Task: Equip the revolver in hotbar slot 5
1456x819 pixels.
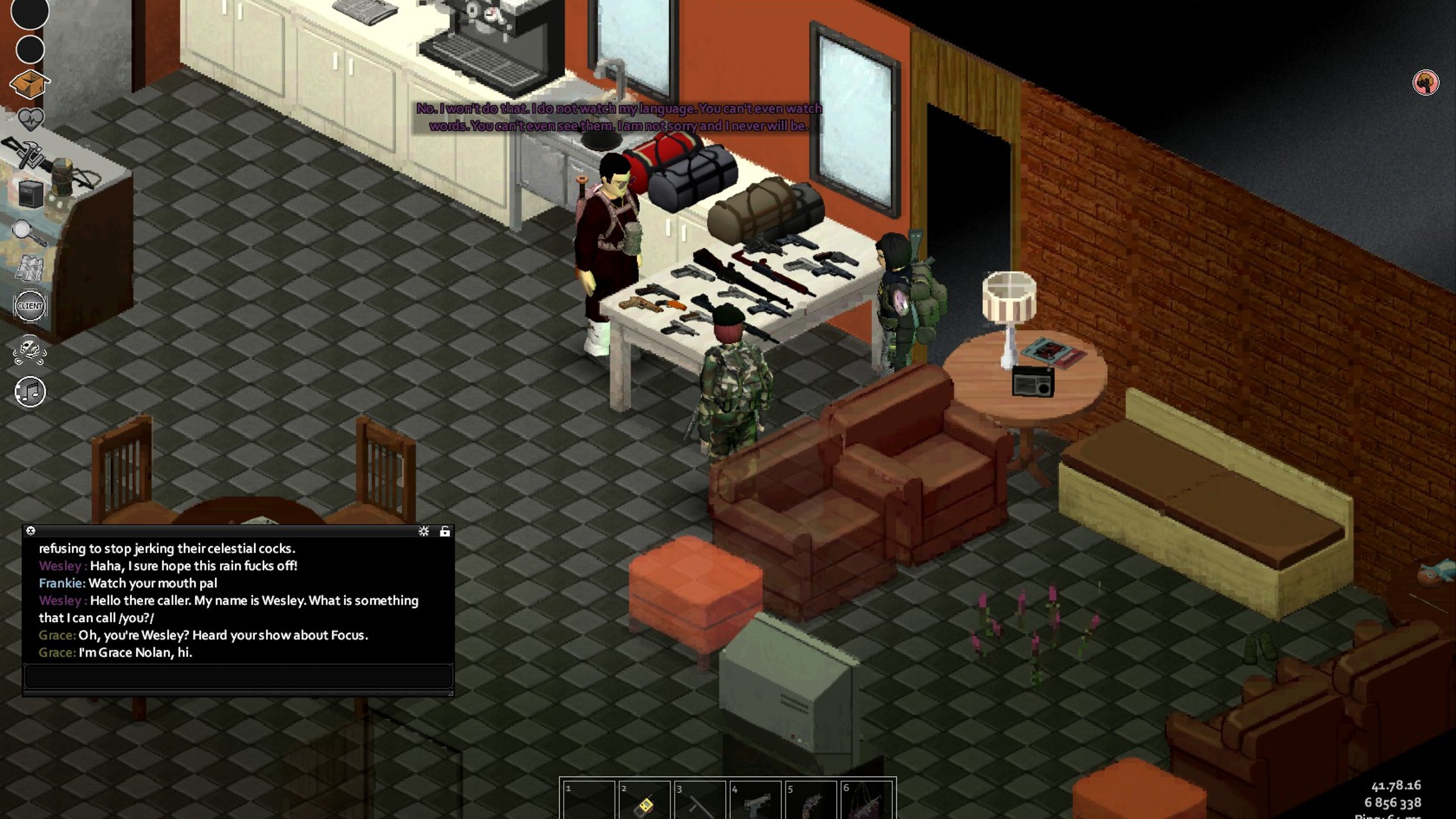Action: click(810, 802)
